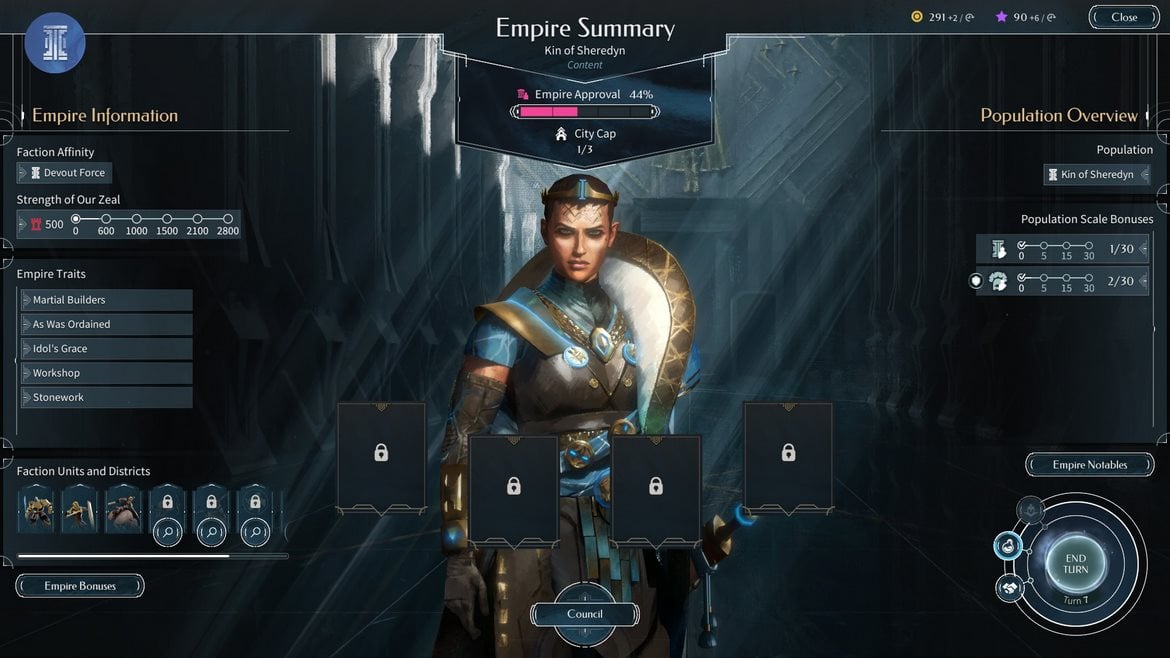The width and height of the screenshot is (1170, 658).
Task: Expand the Idol's Grace trait
Action: 106,349
